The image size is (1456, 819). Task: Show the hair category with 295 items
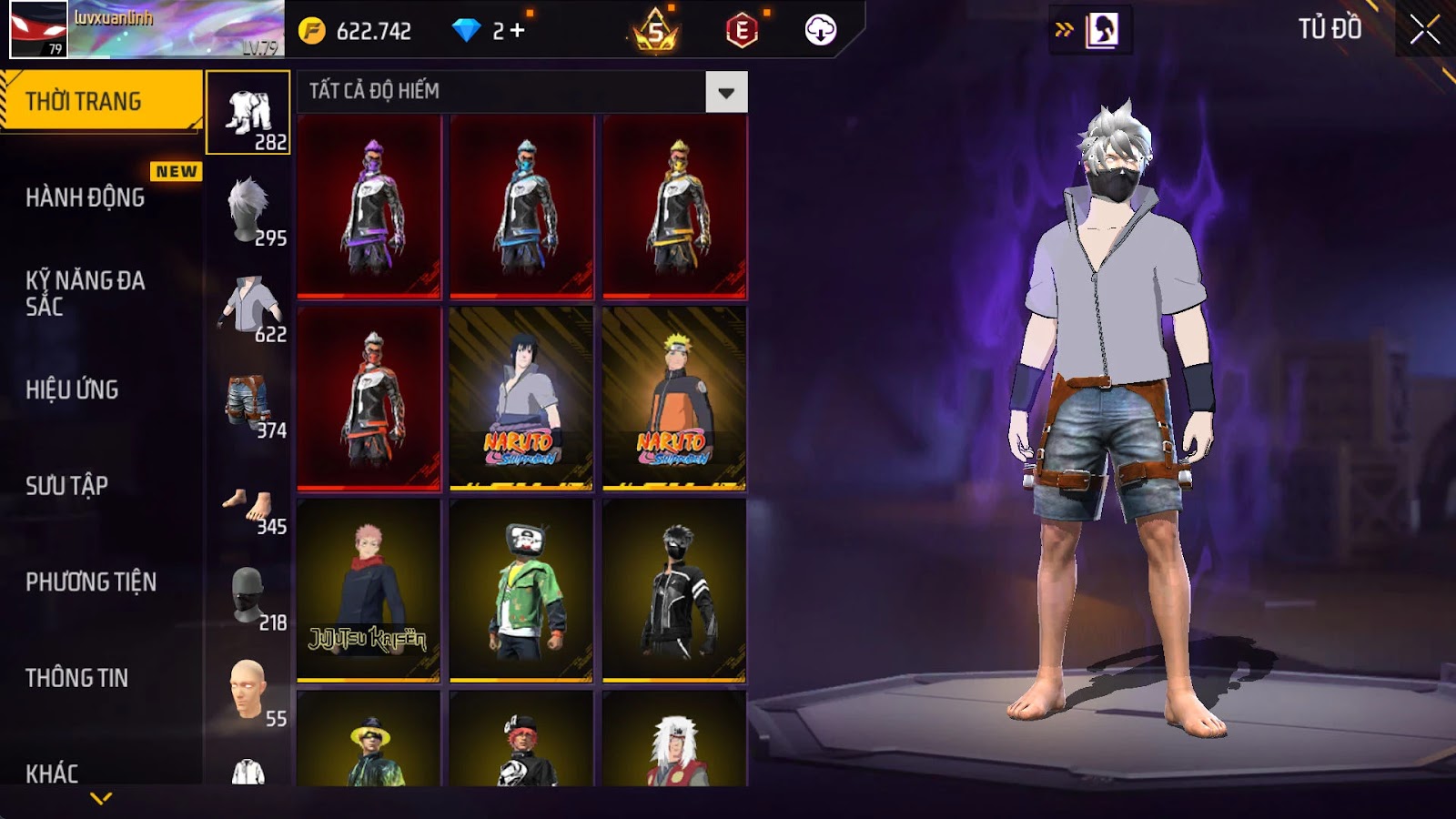pyautogui.click(x=248, y=211)
